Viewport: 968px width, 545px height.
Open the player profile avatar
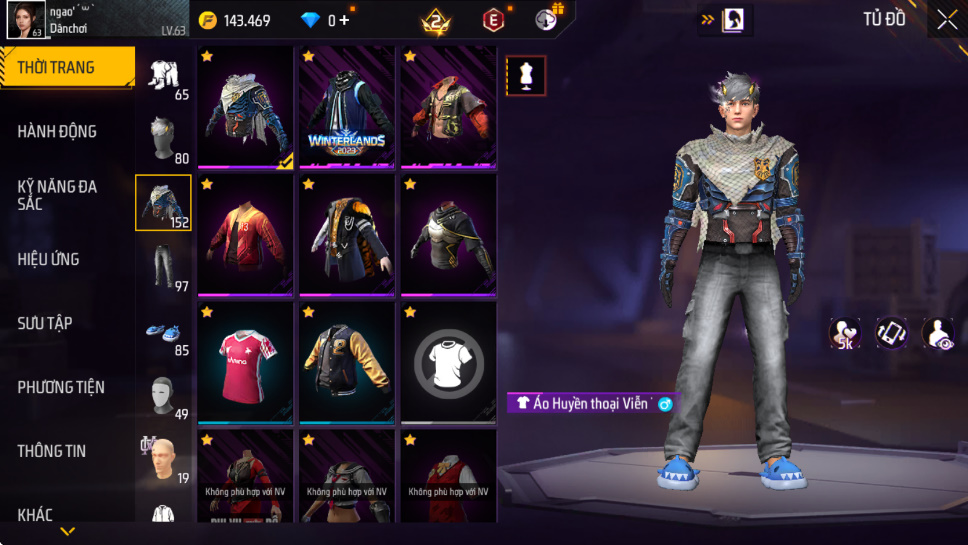[25, 20]
